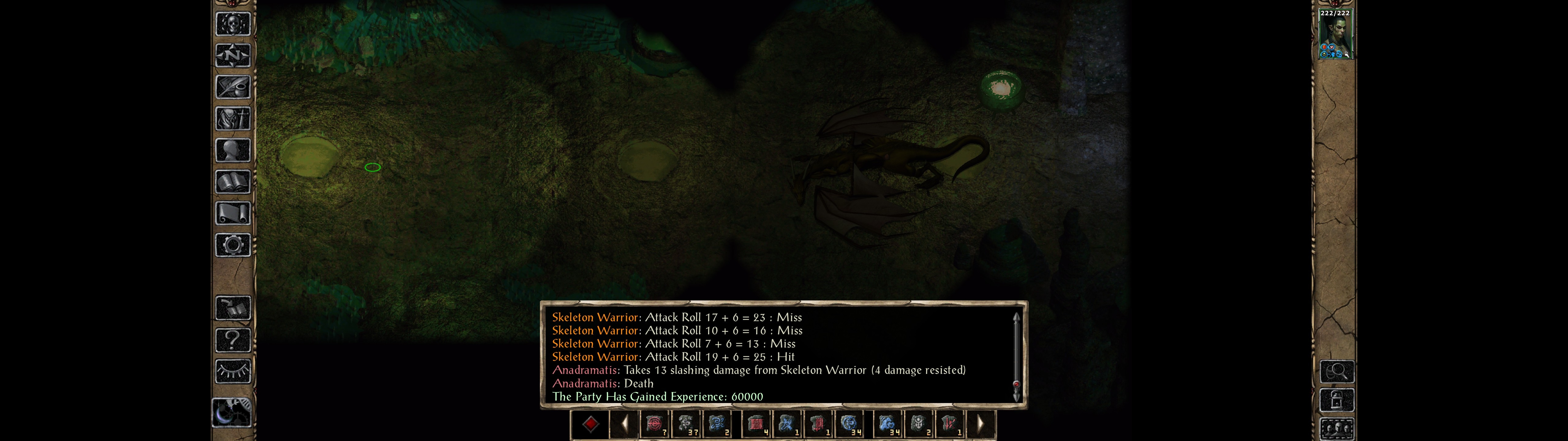
Task: Click the red diamond cancel button
Action: 590,423
